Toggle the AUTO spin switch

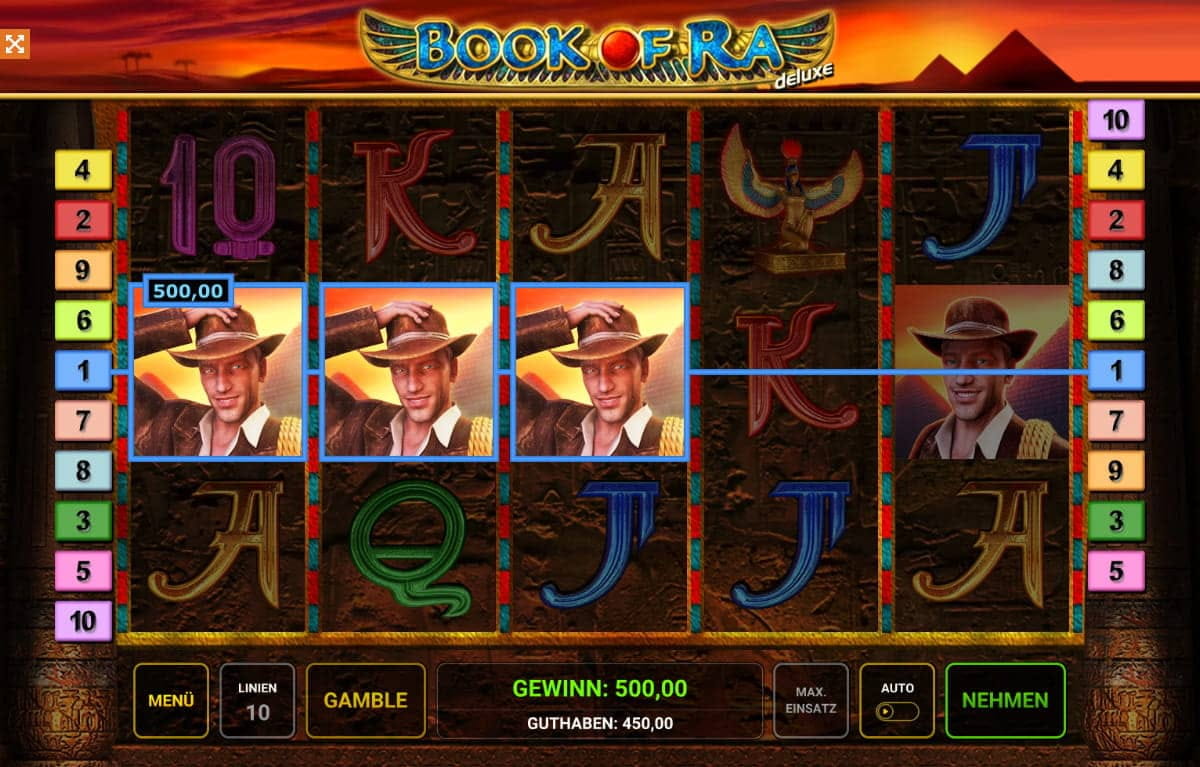(897, 711)
